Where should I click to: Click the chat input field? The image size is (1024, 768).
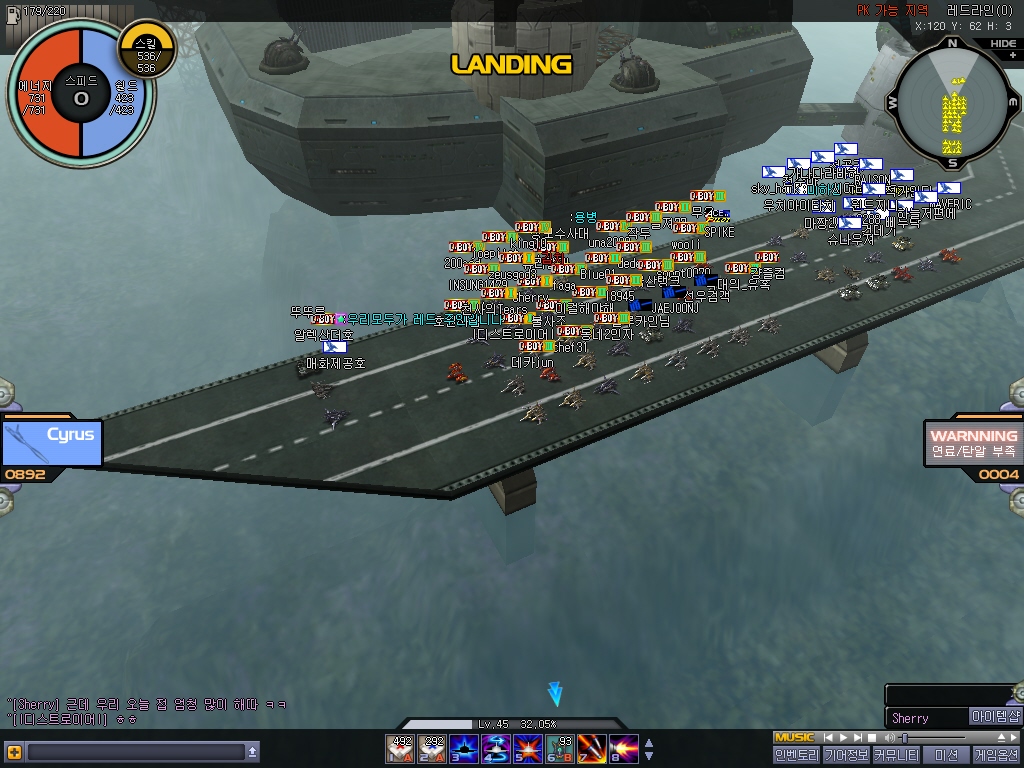[x=136, y=752]
